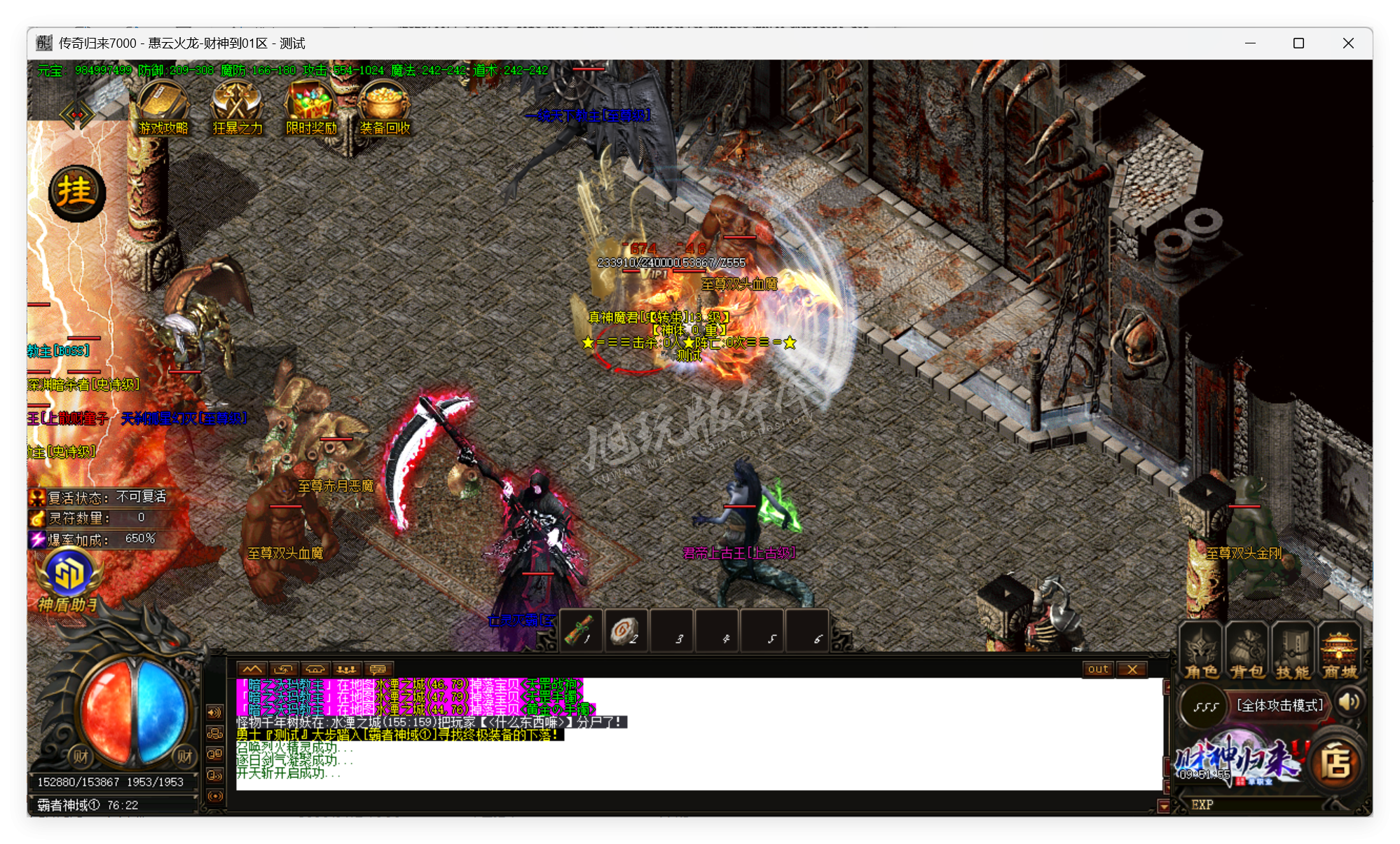Image resolution: width=1400 pixels, height=844 pixels.
Task: Open the round 店 store button
Action: [1336, 763]
